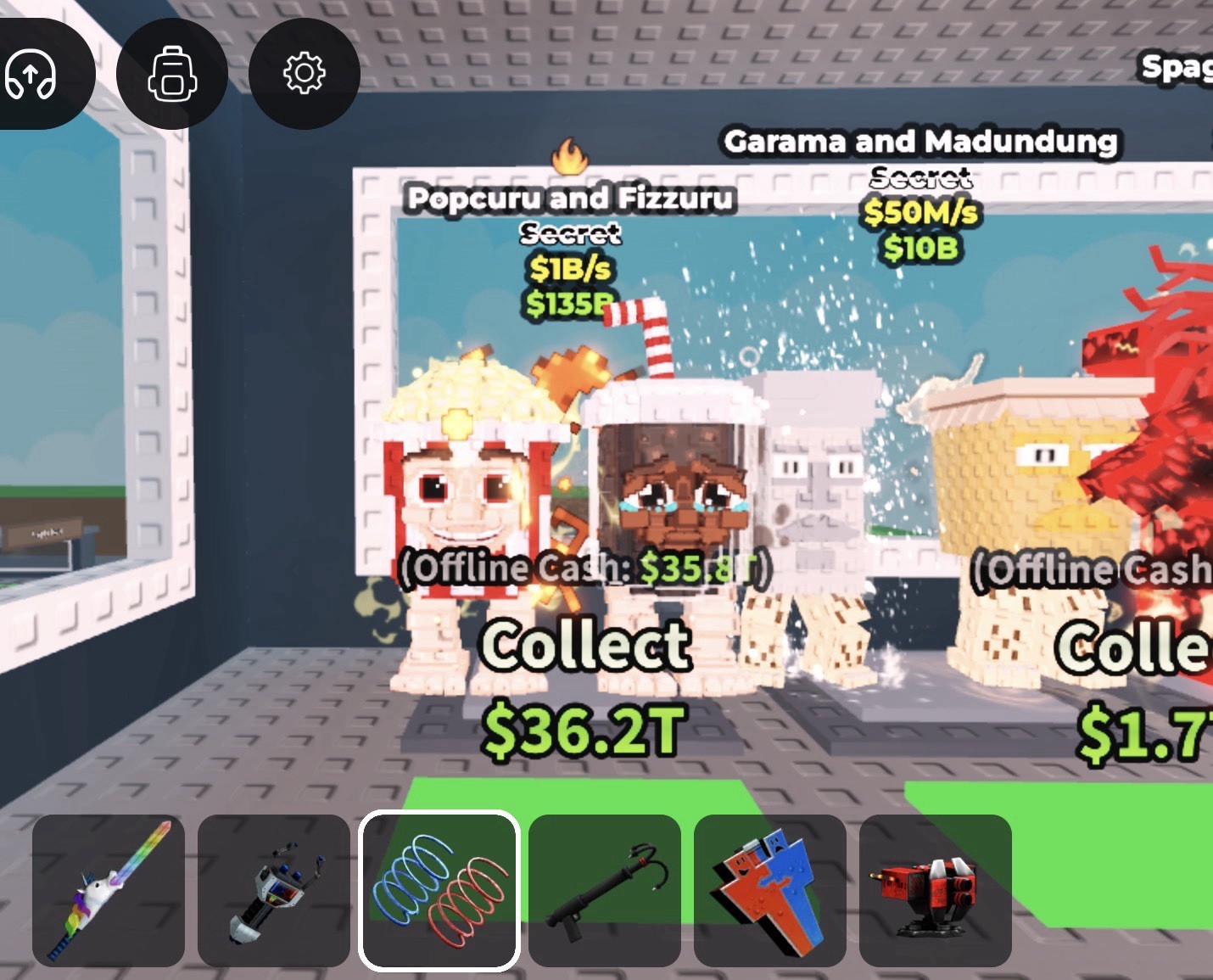Open the backpack inventory

[x=172, y=74]
